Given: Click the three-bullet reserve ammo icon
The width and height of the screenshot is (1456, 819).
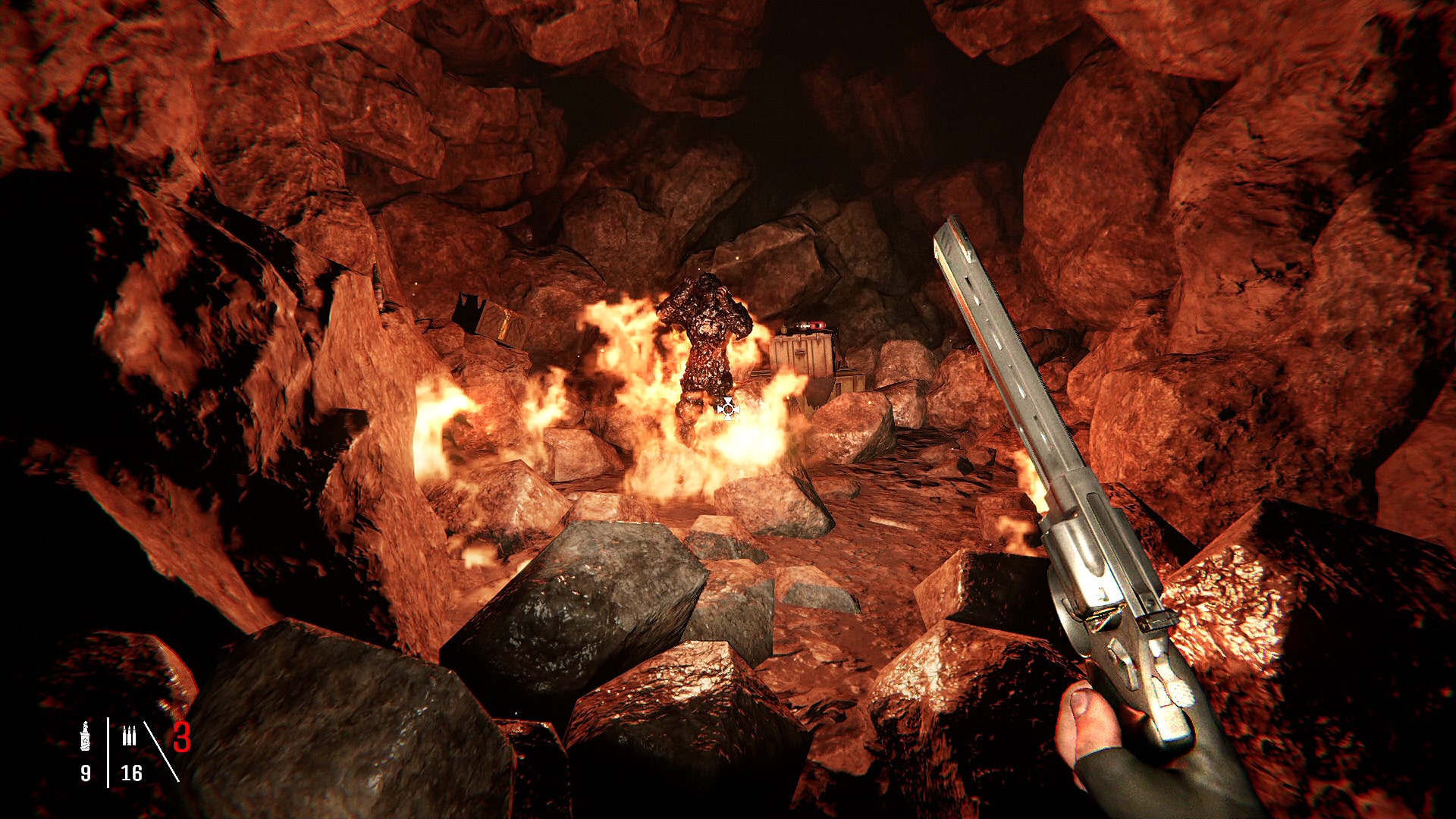Looking at the screenshot, I should (130, 736).
